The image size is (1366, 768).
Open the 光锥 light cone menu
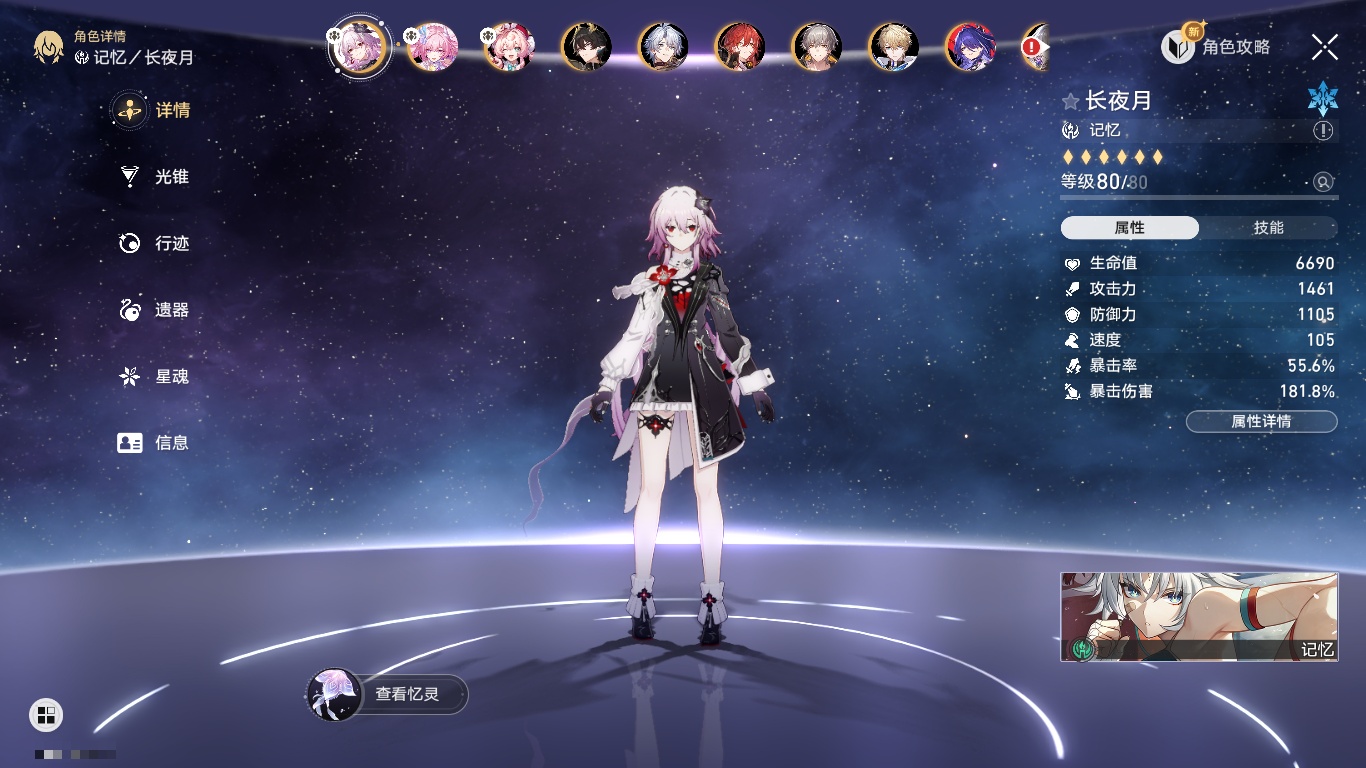(x=154, y=177)
